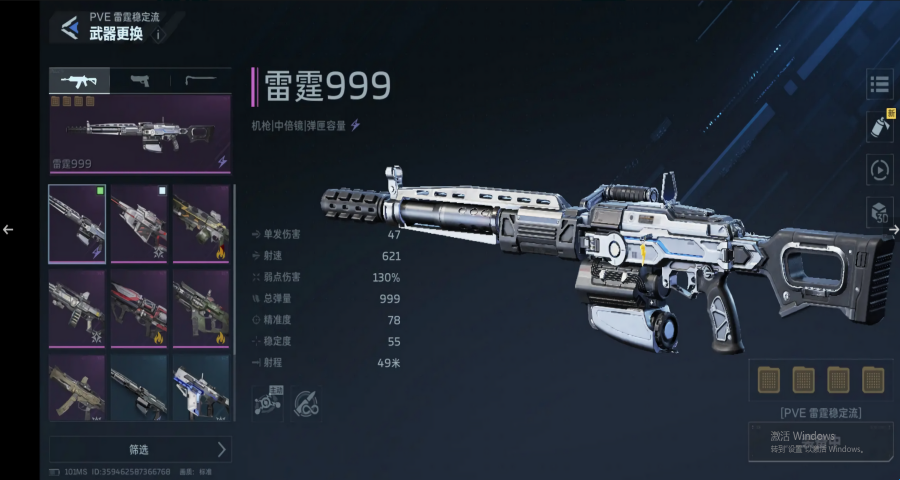Show the previous weapon with left arrow

[x=8, y=229]
